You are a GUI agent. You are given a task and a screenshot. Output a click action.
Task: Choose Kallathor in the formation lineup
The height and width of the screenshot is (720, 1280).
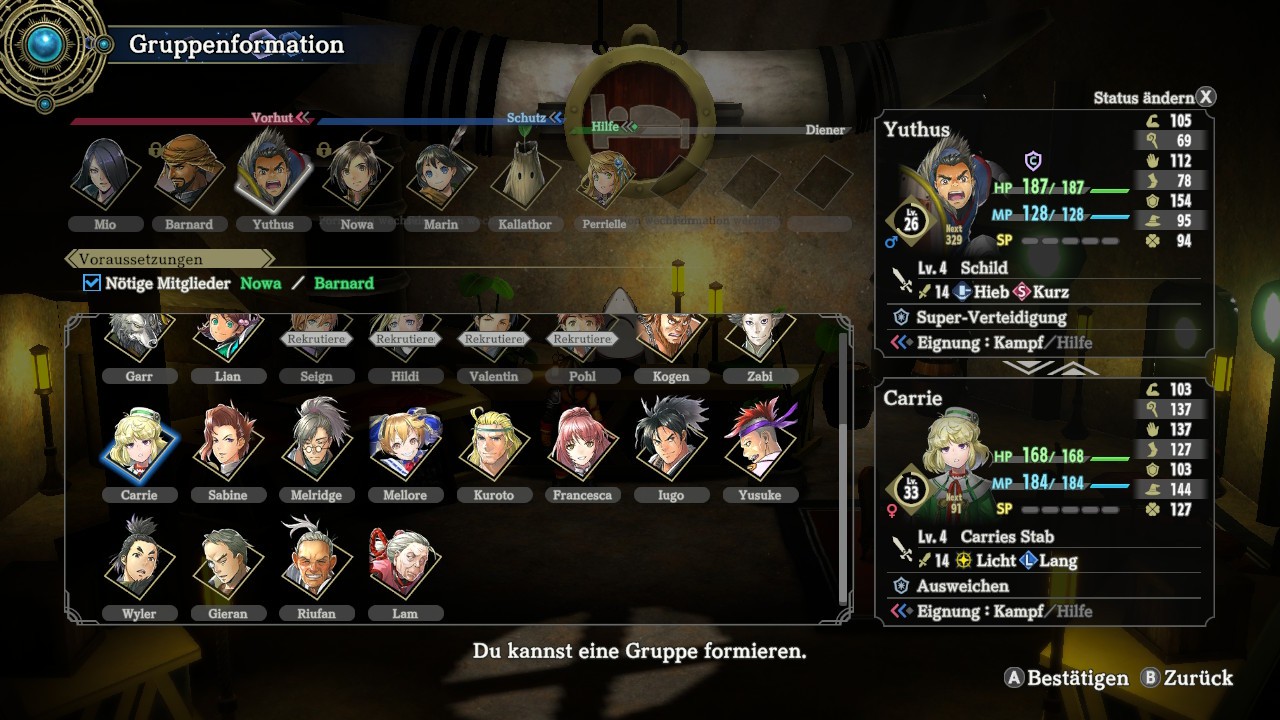pos(525,177)
